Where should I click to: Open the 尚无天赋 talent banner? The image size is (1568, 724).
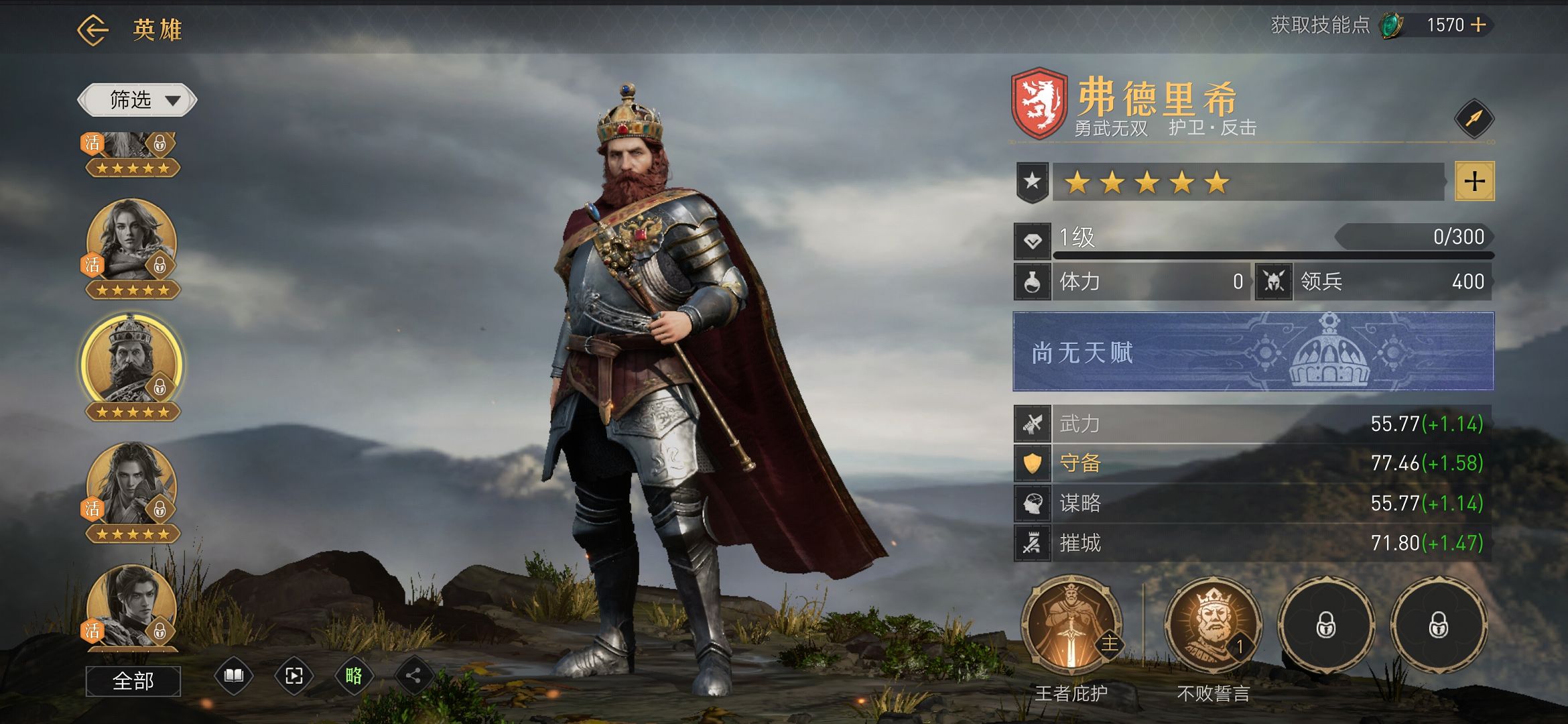pos(1252,352)
